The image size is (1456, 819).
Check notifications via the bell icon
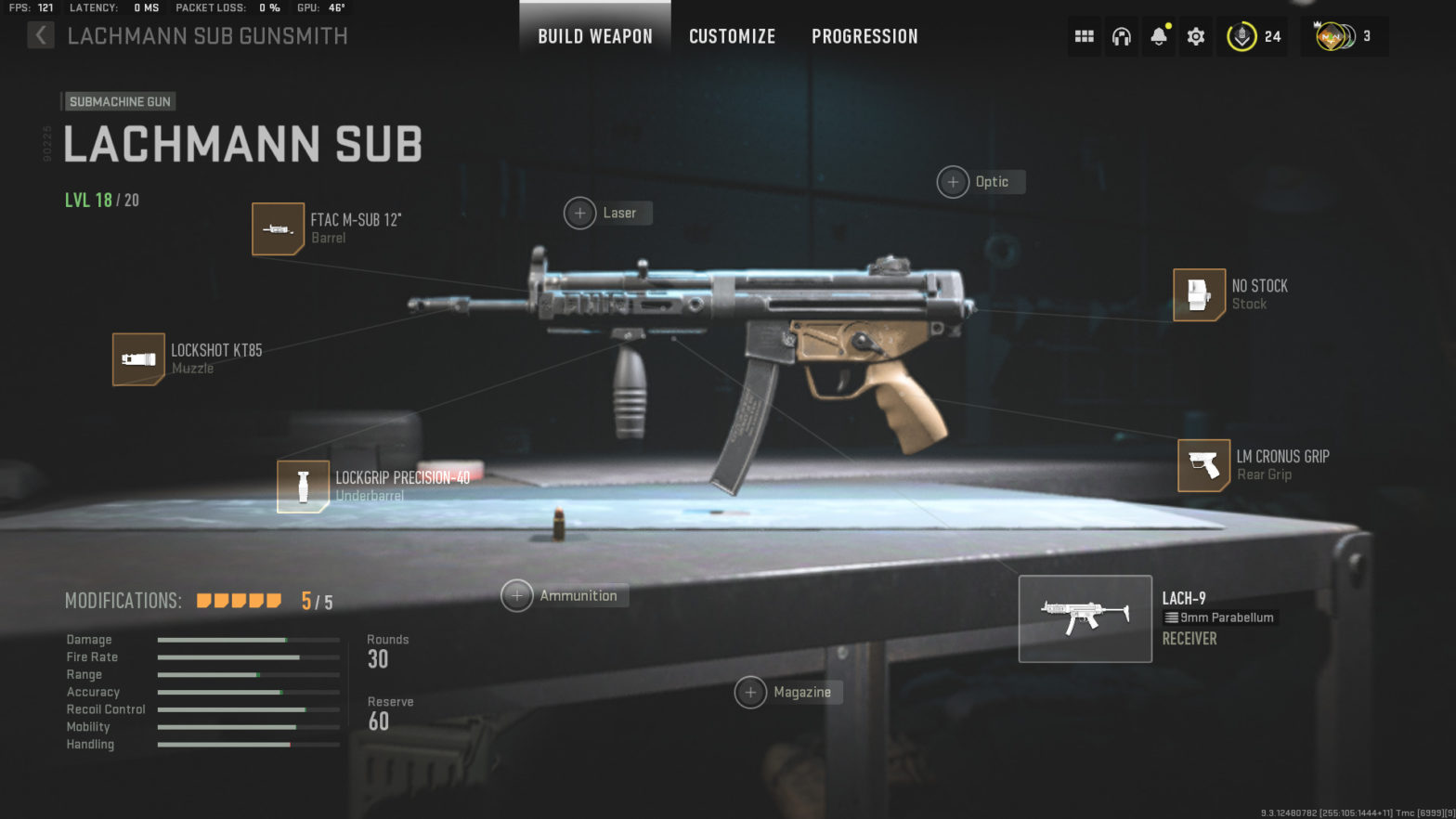tap(1158, 36)
